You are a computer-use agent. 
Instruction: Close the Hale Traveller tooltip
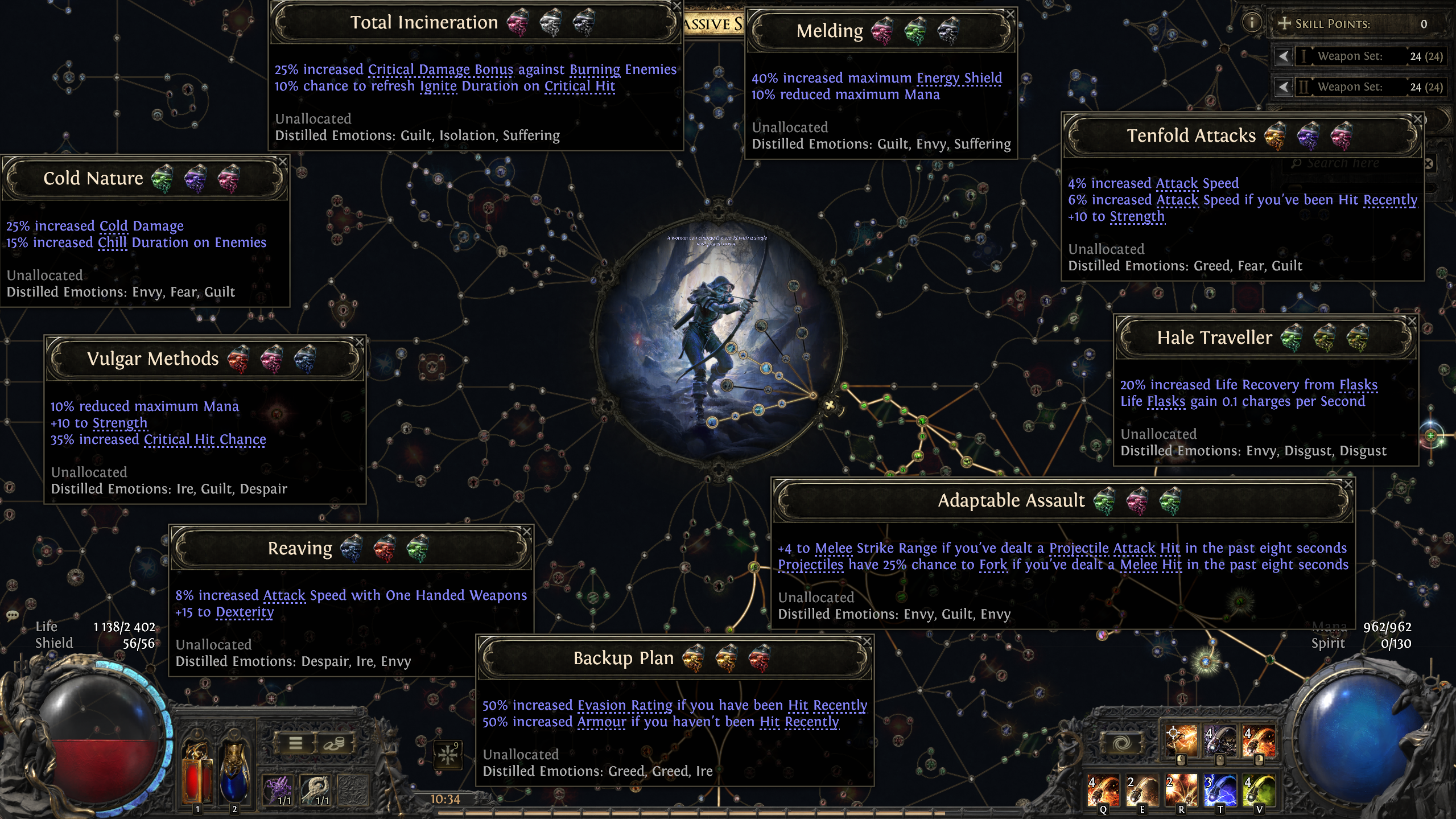pyautogui.click(x=1412, y=322)
